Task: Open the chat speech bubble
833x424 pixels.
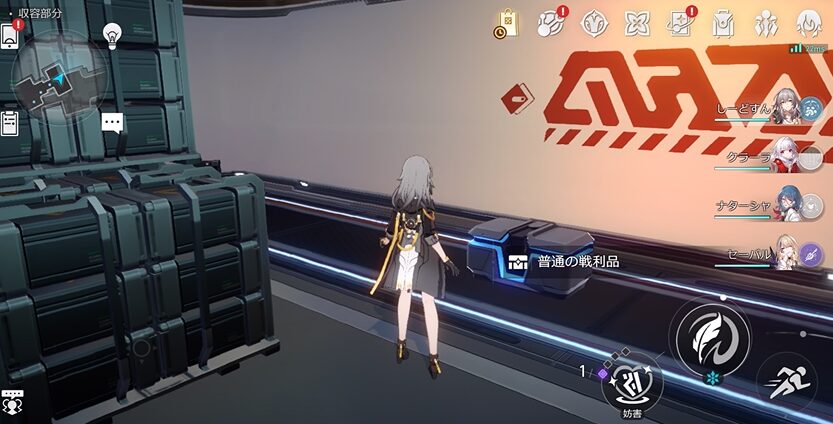Action: click(113, 123)
